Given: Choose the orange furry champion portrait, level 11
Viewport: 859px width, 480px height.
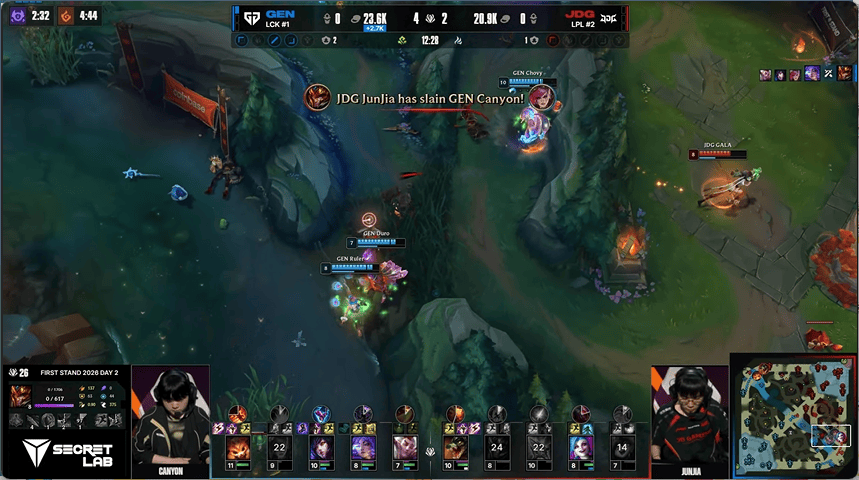Looking at the screenshot, I should pos(238,446).
